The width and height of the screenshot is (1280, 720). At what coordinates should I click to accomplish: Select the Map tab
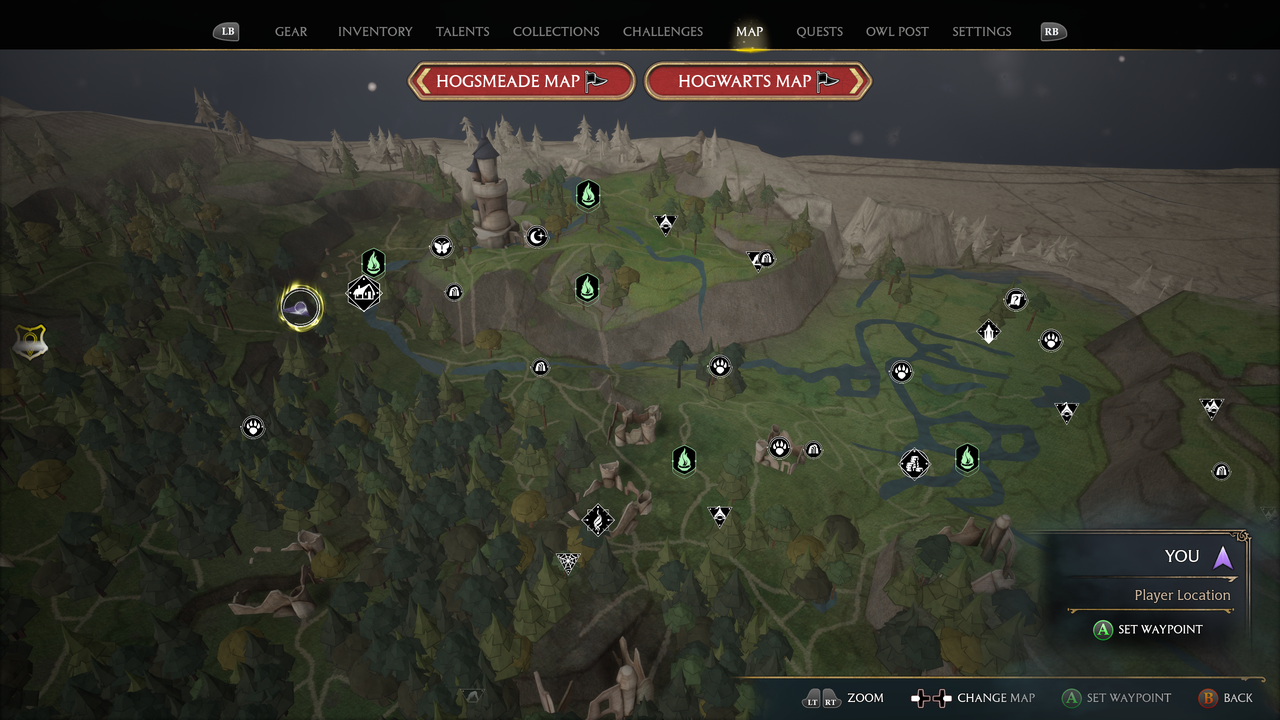coord(749,32)
